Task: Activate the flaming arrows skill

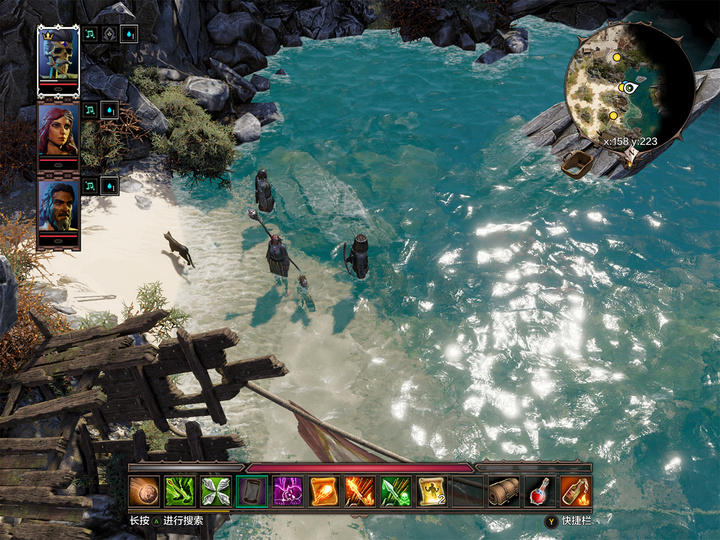Action: click(360, 491)
